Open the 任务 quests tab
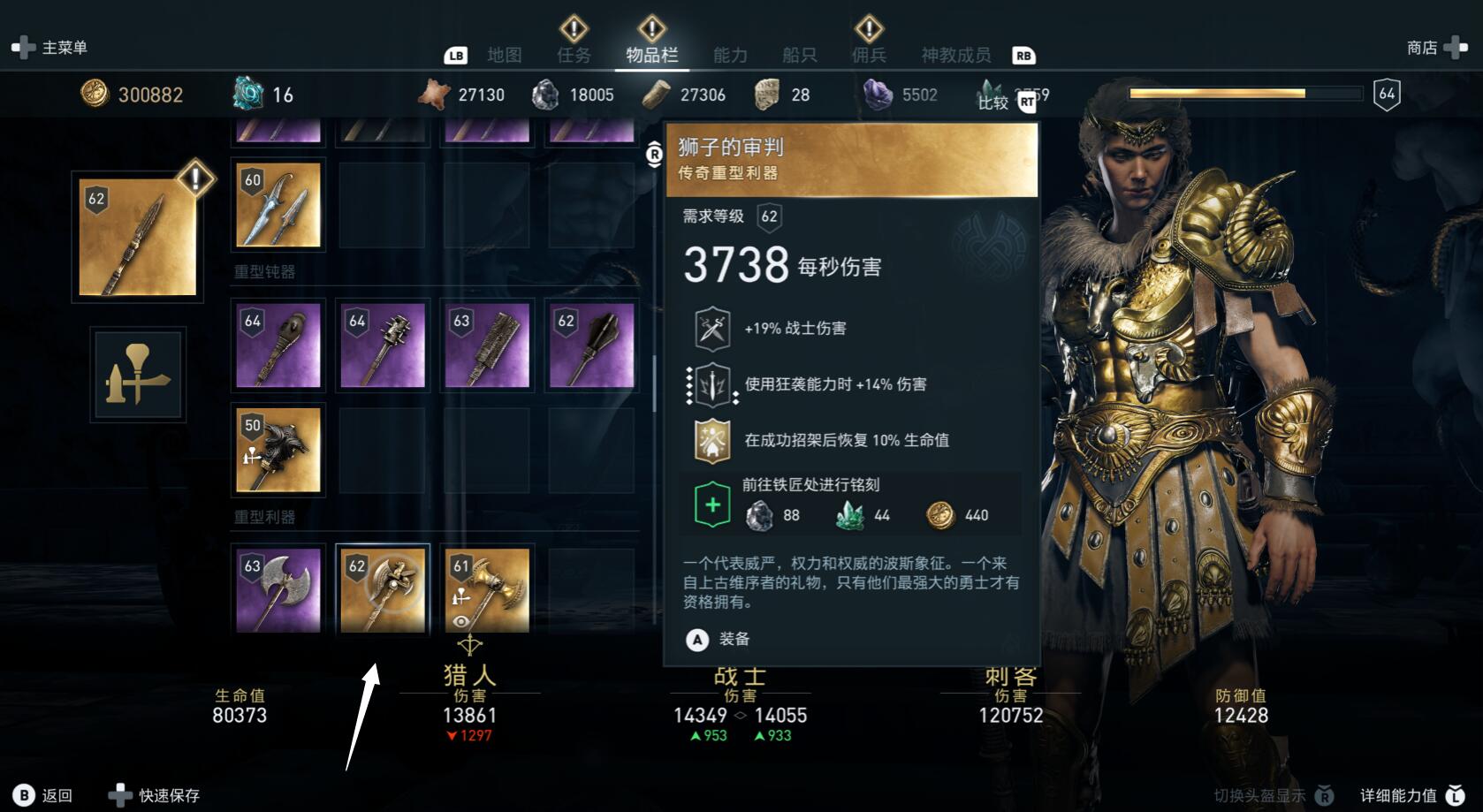 [574, 55]
